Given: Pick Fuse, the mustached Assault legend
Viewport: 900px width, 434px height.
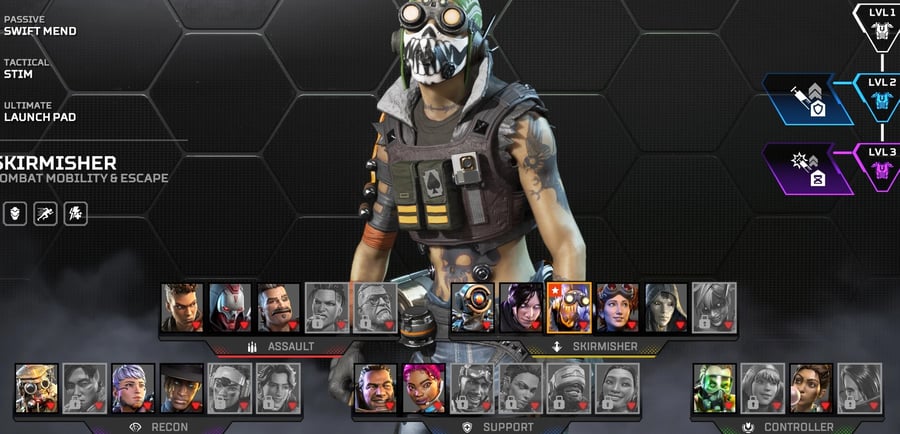Looking at the screenshot, I should pos(278,306).
